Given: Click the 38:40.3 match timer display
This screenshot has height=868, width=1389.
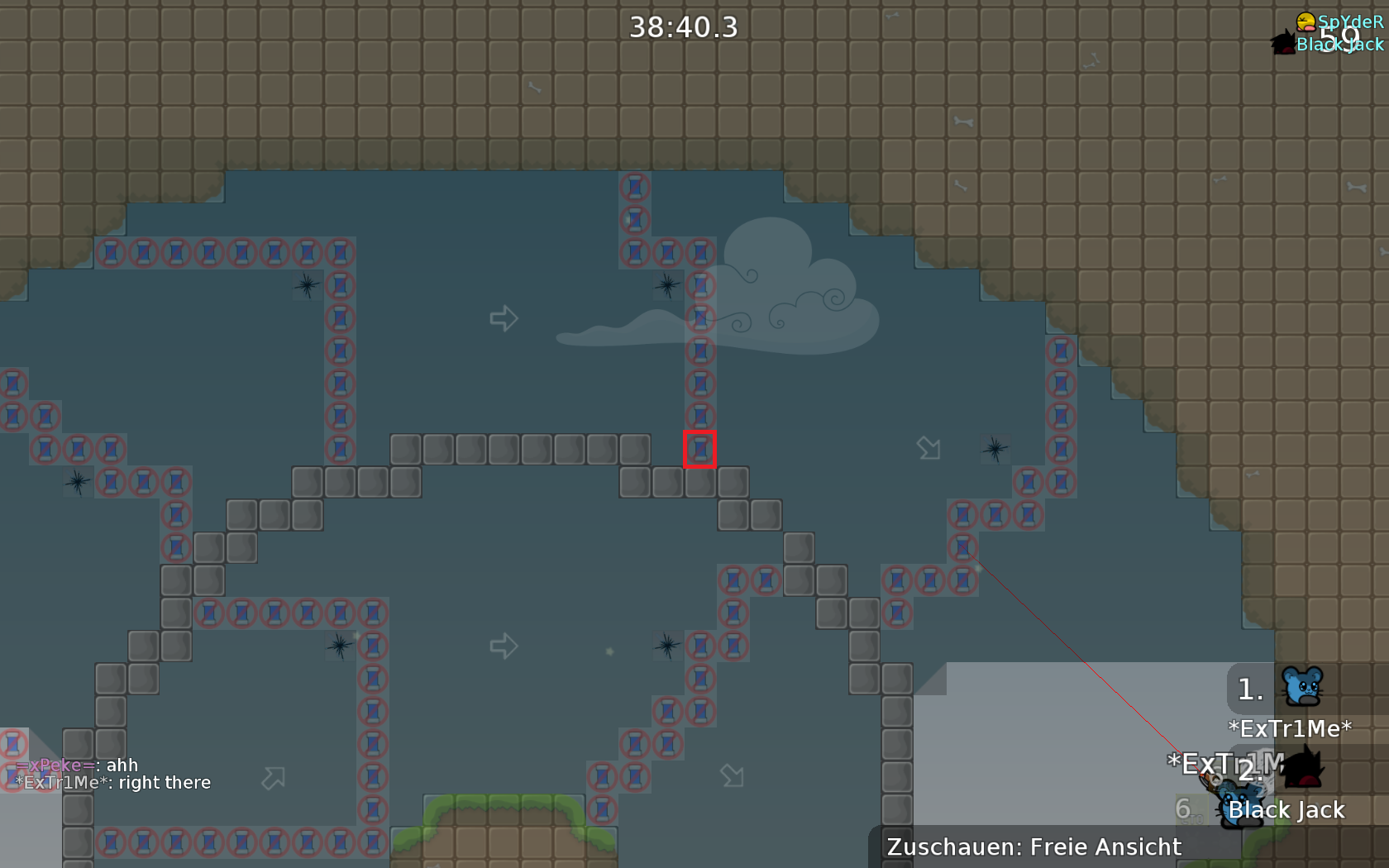Looking at the screenshot, I should point(683,26).
